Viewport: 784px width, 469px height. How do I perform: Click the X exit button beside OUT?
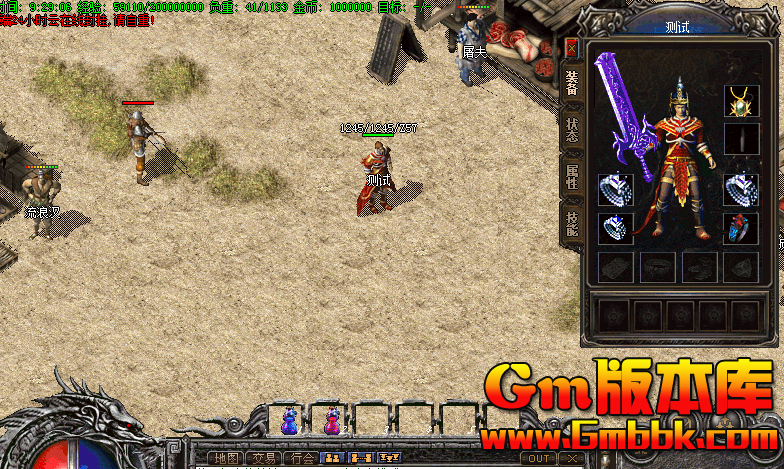point(571,458)
